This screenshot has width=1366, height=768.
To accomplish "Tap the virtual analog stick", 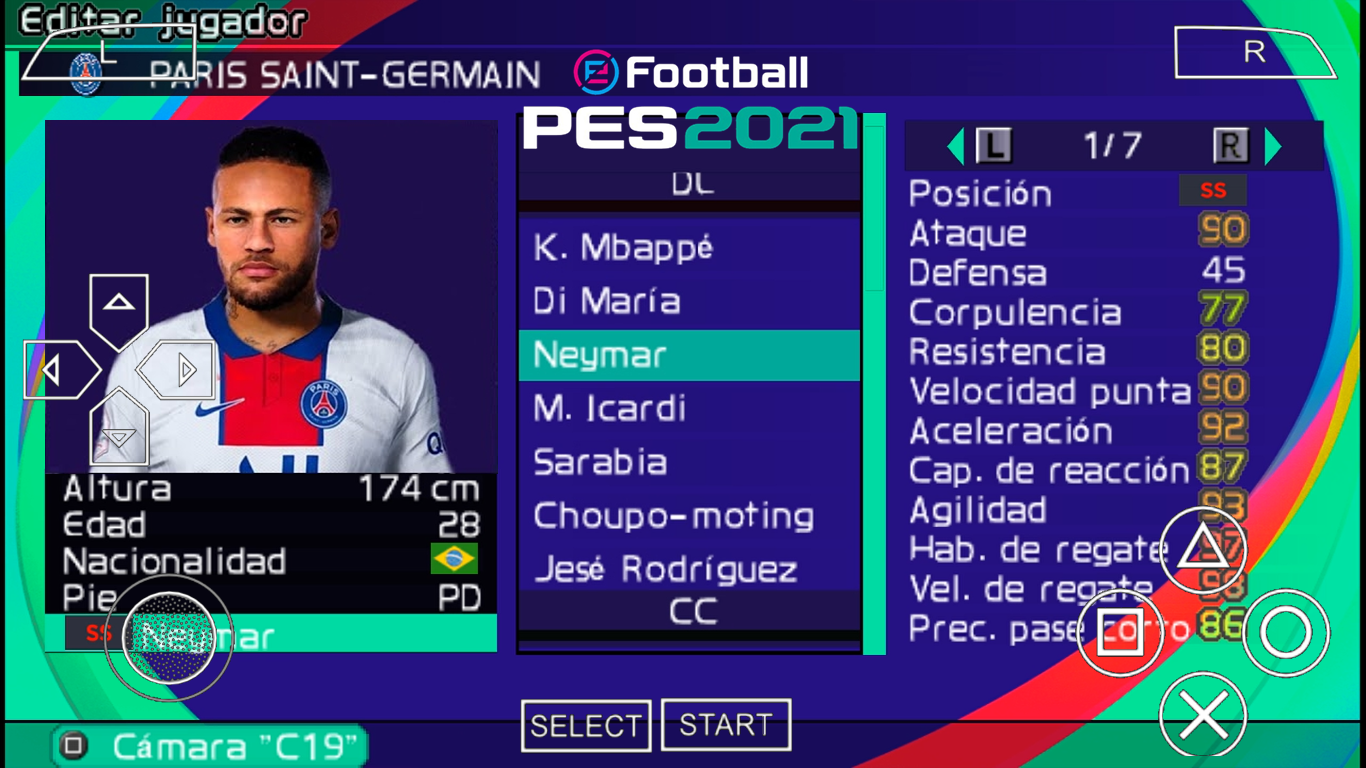I will [170, 638].
